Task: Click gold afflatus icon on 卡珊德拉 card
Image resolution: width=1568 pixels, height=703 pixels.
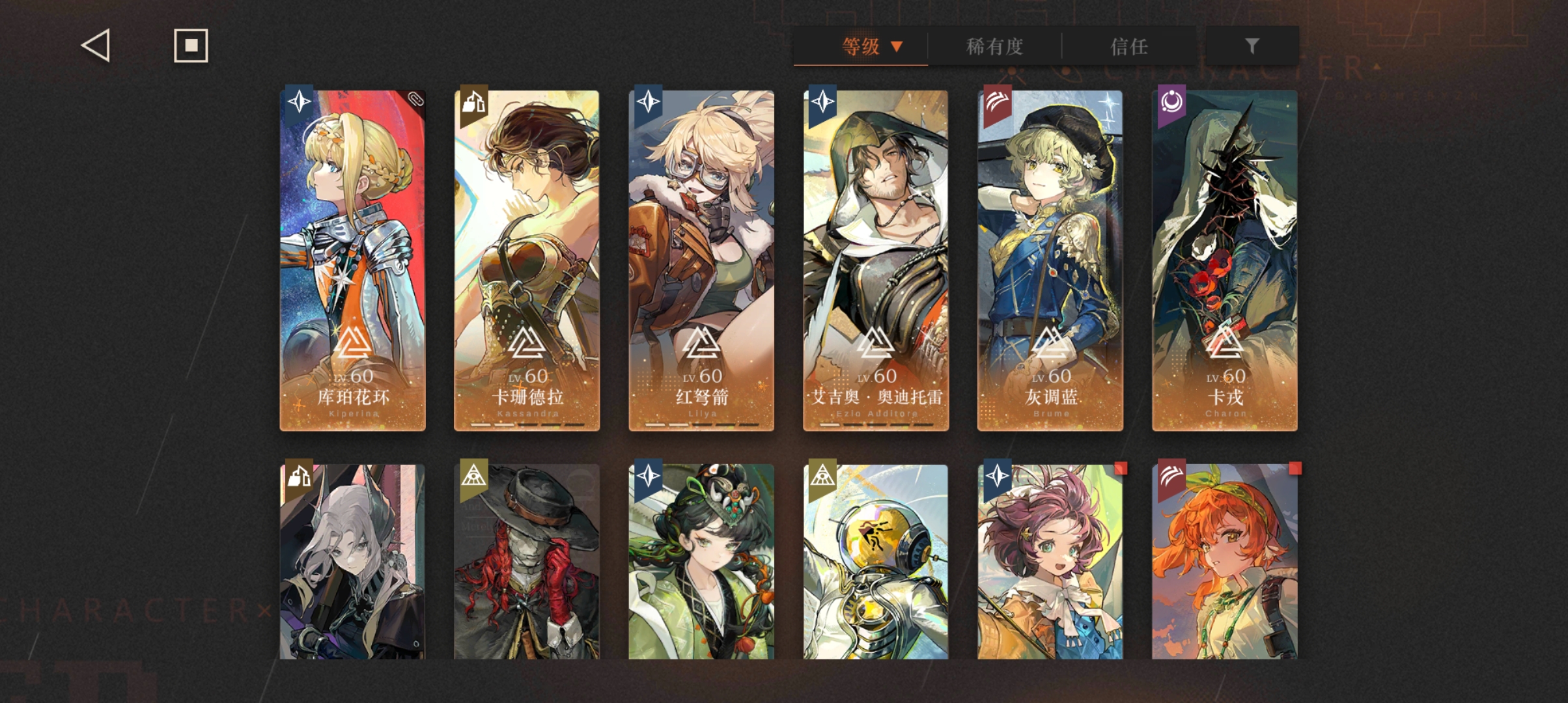Action: pyautogui.click(x=475, y=102)
